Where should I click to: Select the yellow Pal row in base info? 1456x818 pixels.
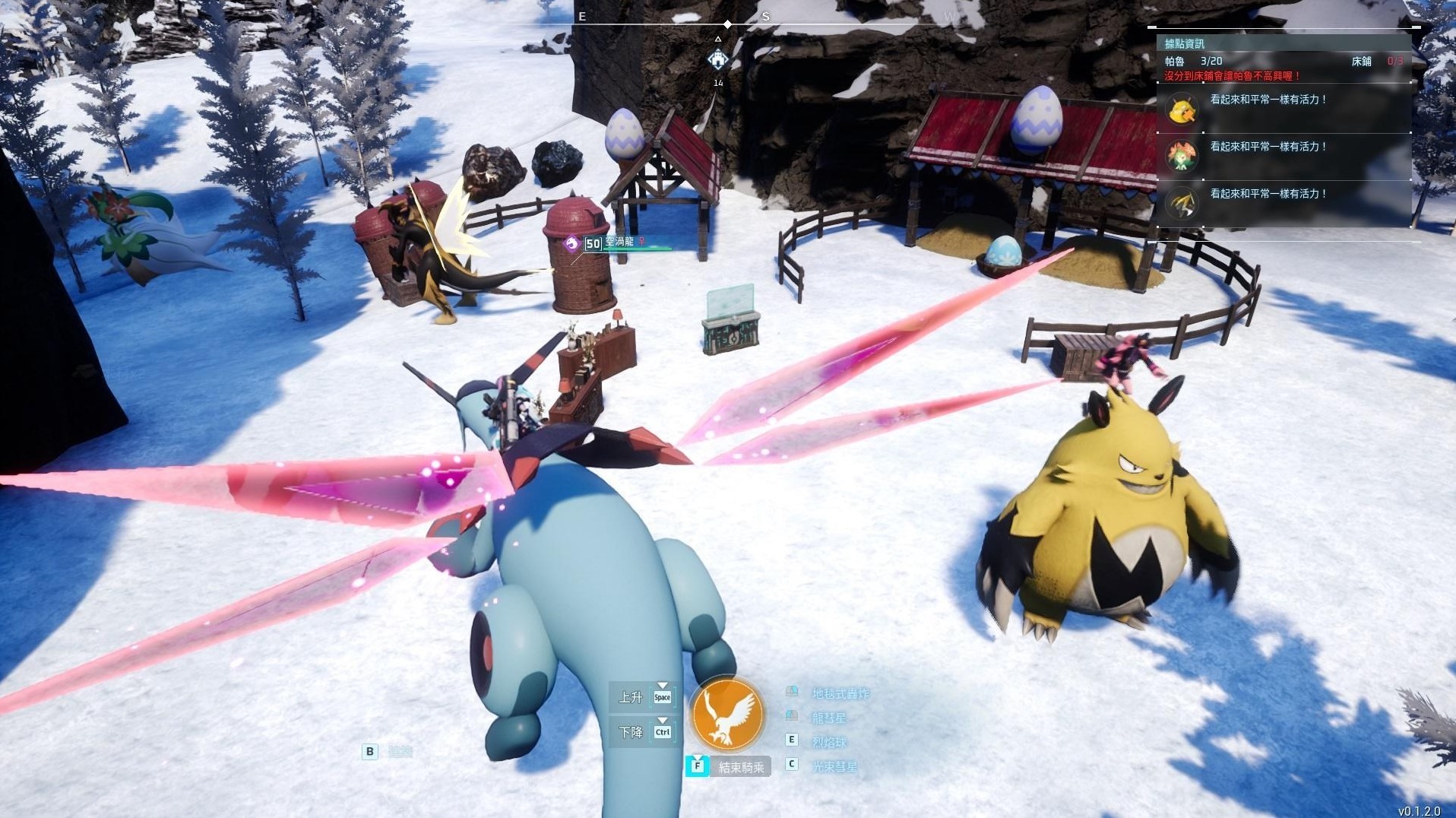coord(1283,109)
